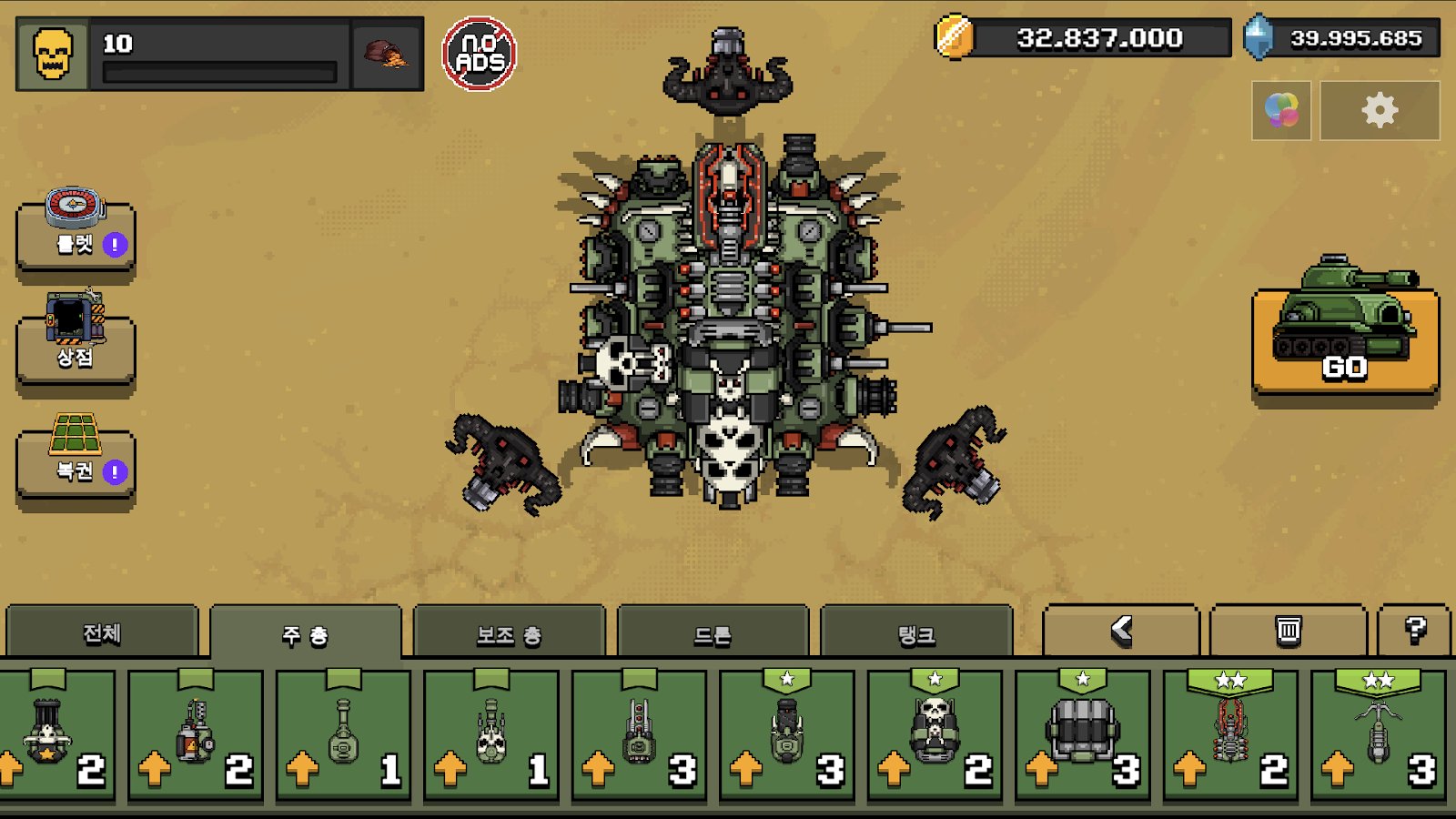
Task: Click the back arrow button
Action: [1121, 630]
